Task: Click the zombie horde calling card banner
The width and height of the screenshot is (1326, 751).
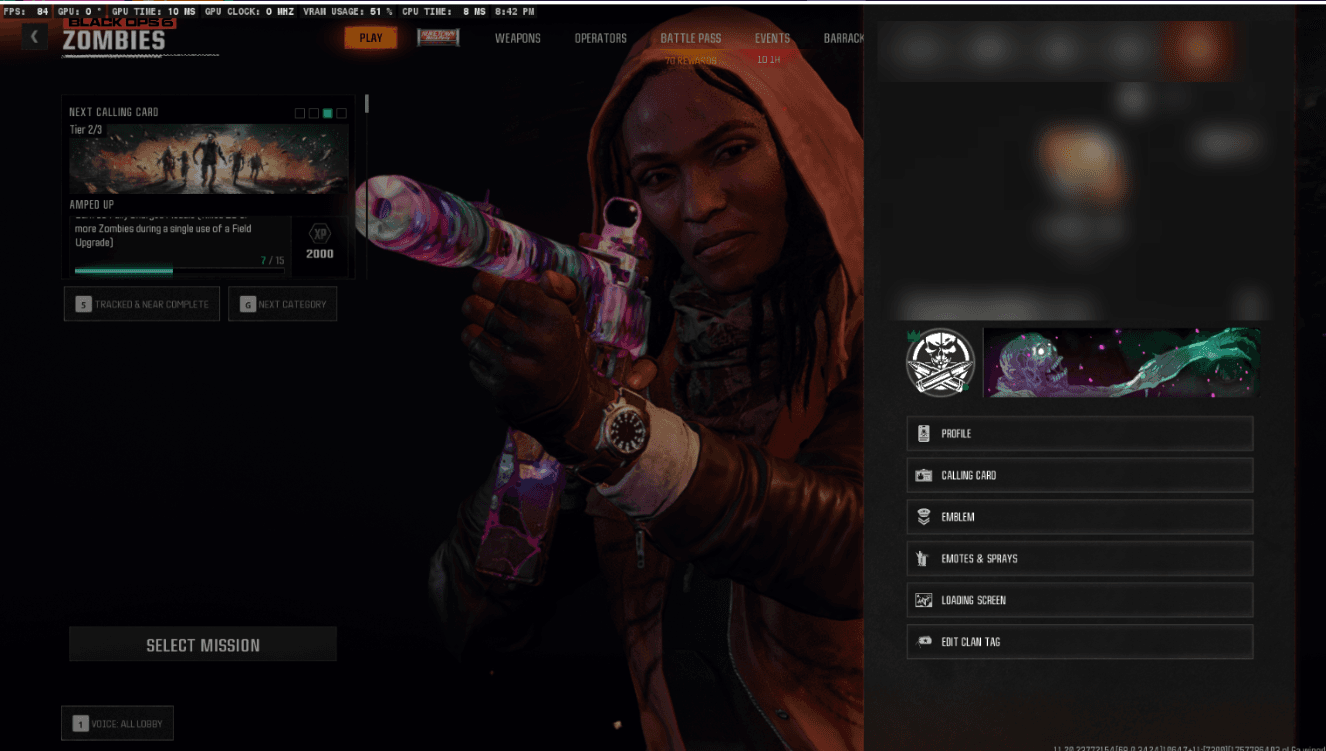Action: [x=1119, y=363]
